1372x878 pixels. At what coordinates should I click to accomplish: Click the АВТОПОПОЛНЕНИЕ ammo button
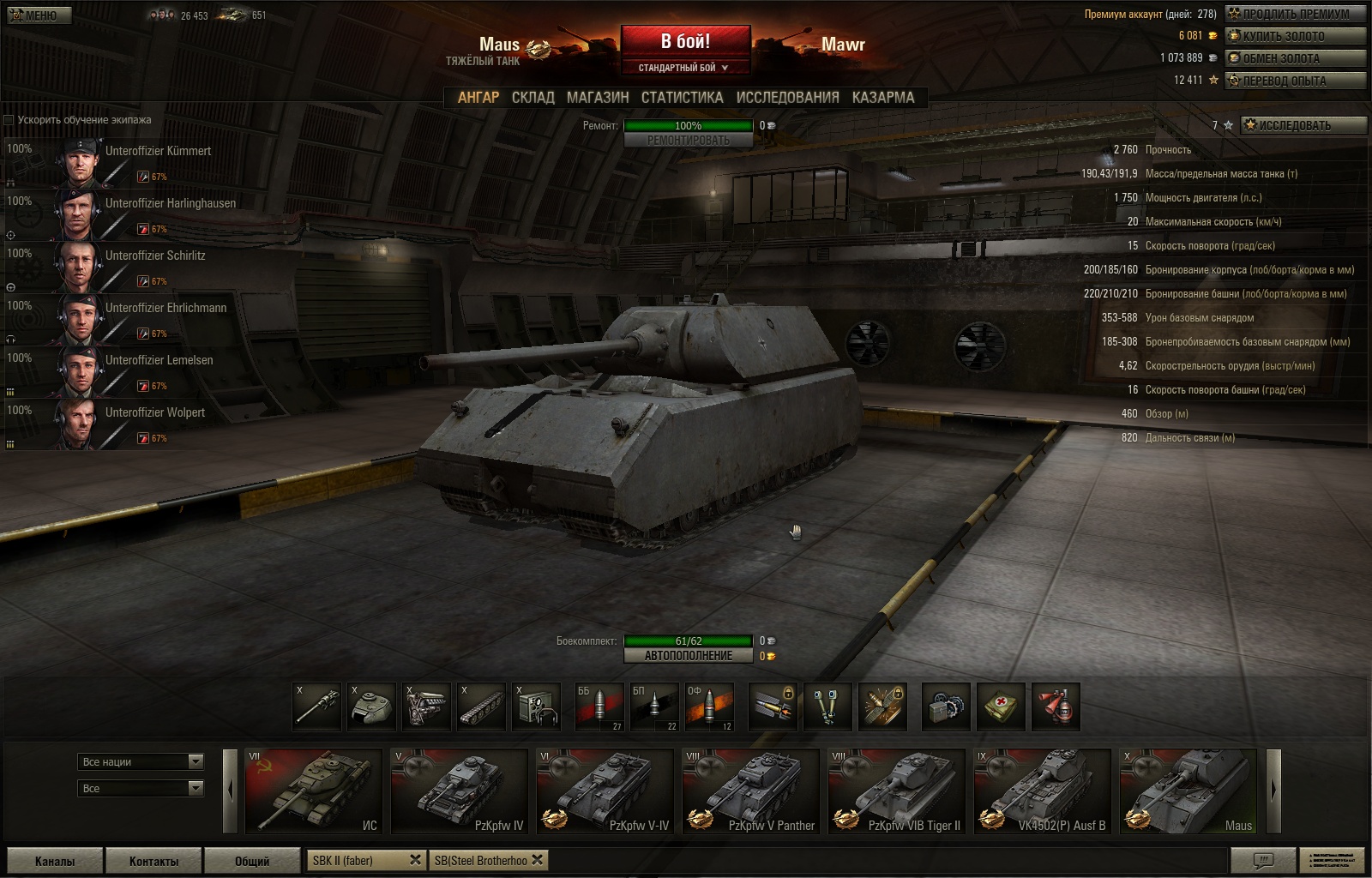pyautogui.click(x=689, y=656)
